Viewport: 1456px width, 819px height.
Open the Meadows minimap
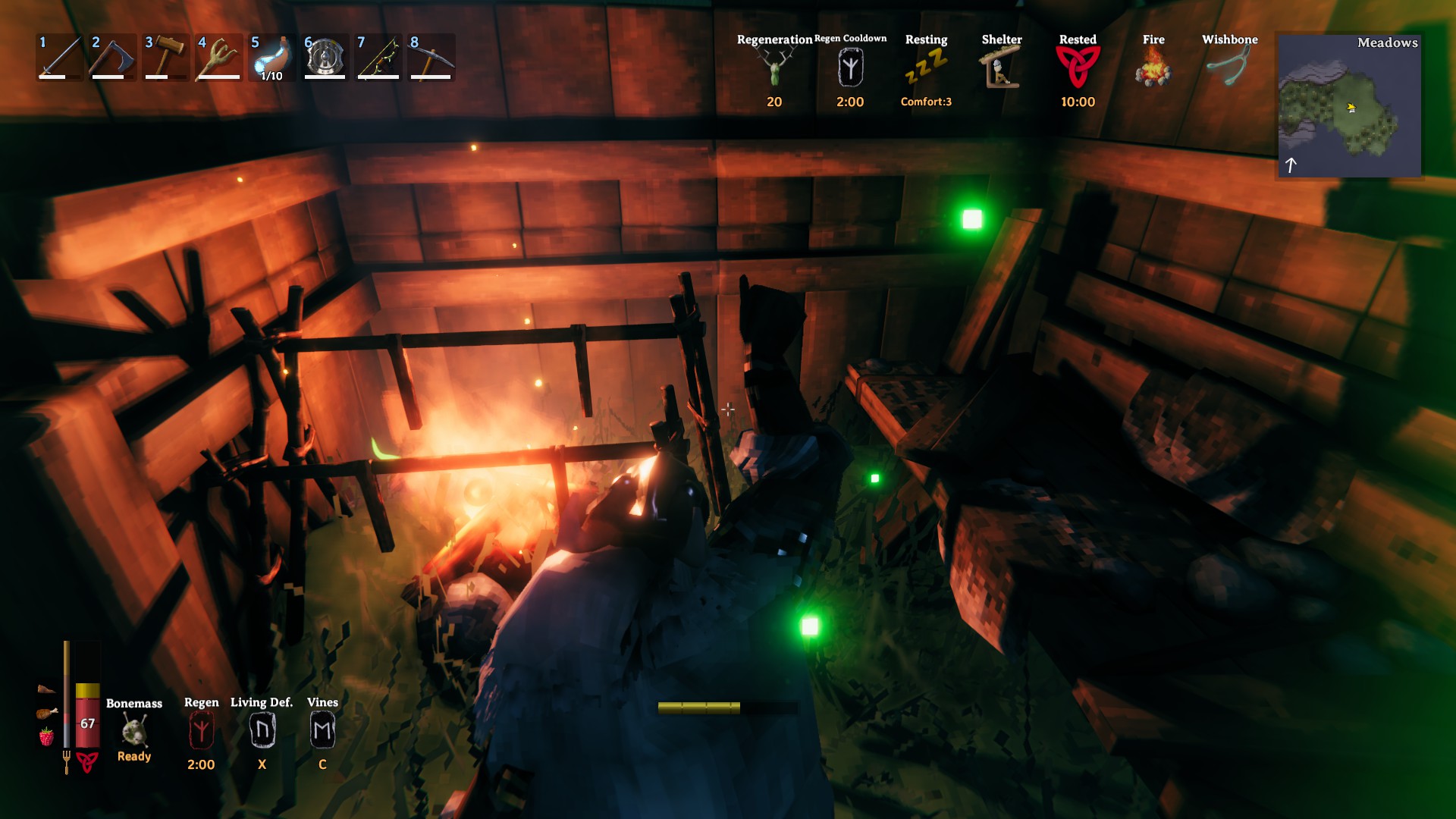tap(1350, 106)
